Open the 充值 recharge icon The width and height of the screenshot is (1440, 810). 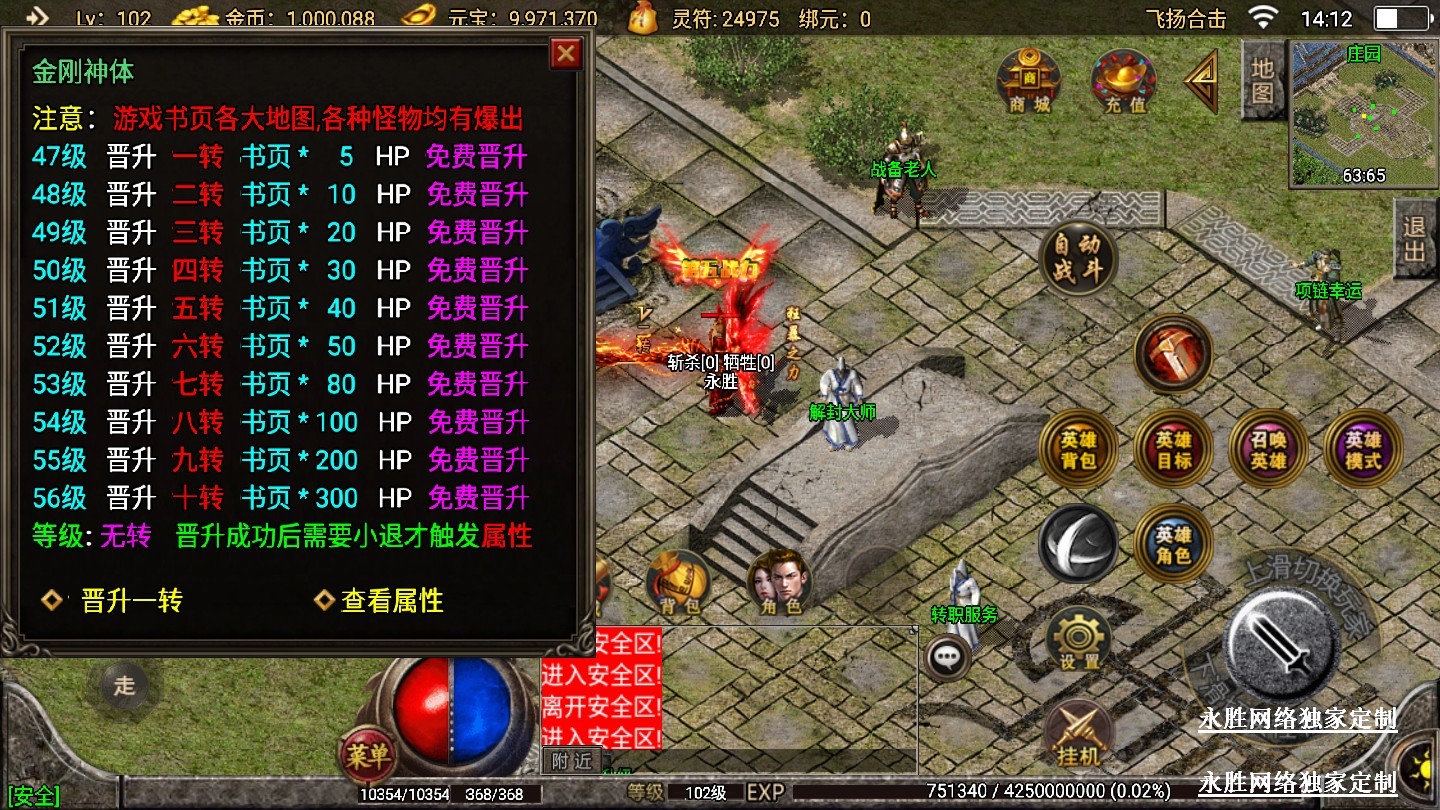[1124, 80]
